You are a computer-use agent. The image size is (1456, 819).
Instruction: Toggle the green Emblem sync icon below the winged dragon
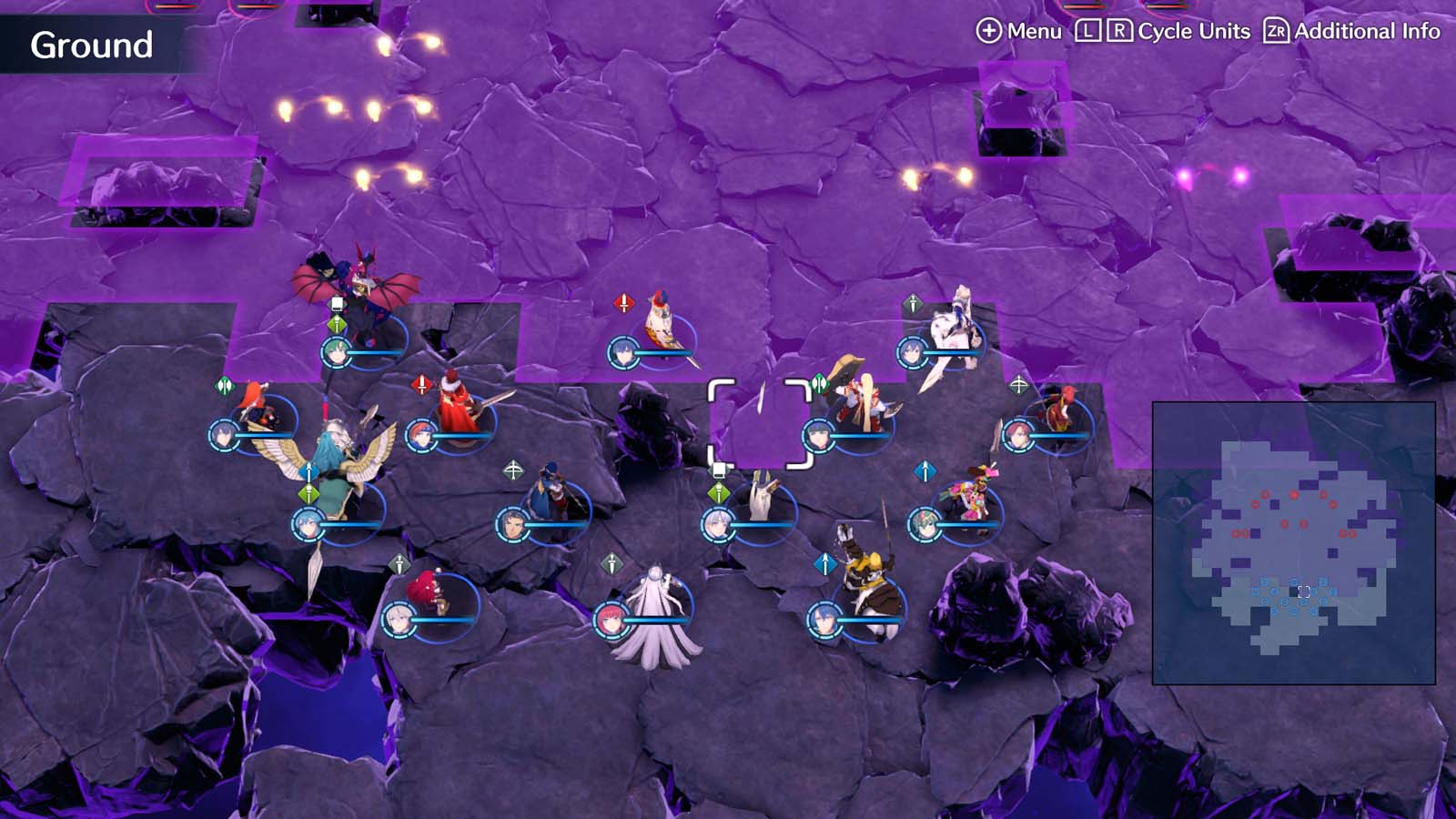(x=336, y=322)
